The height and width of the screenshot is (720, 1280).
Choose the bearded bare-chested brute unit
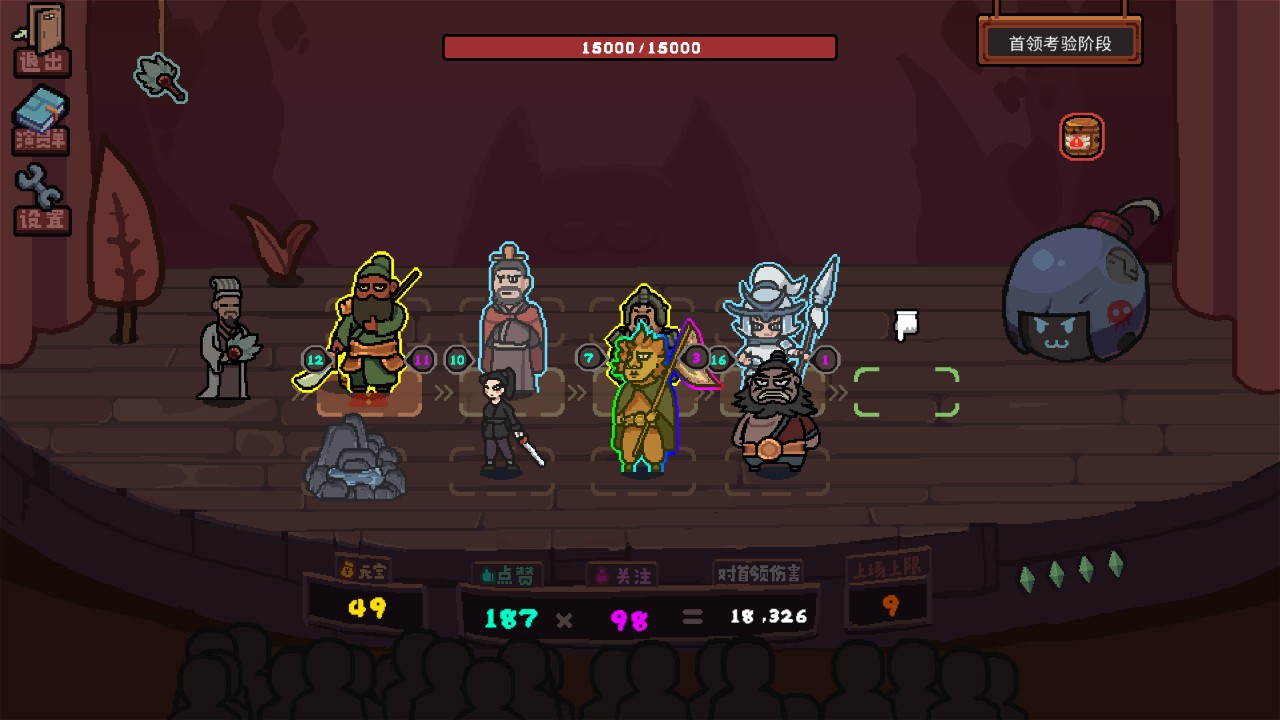click(x=774, y=417)
